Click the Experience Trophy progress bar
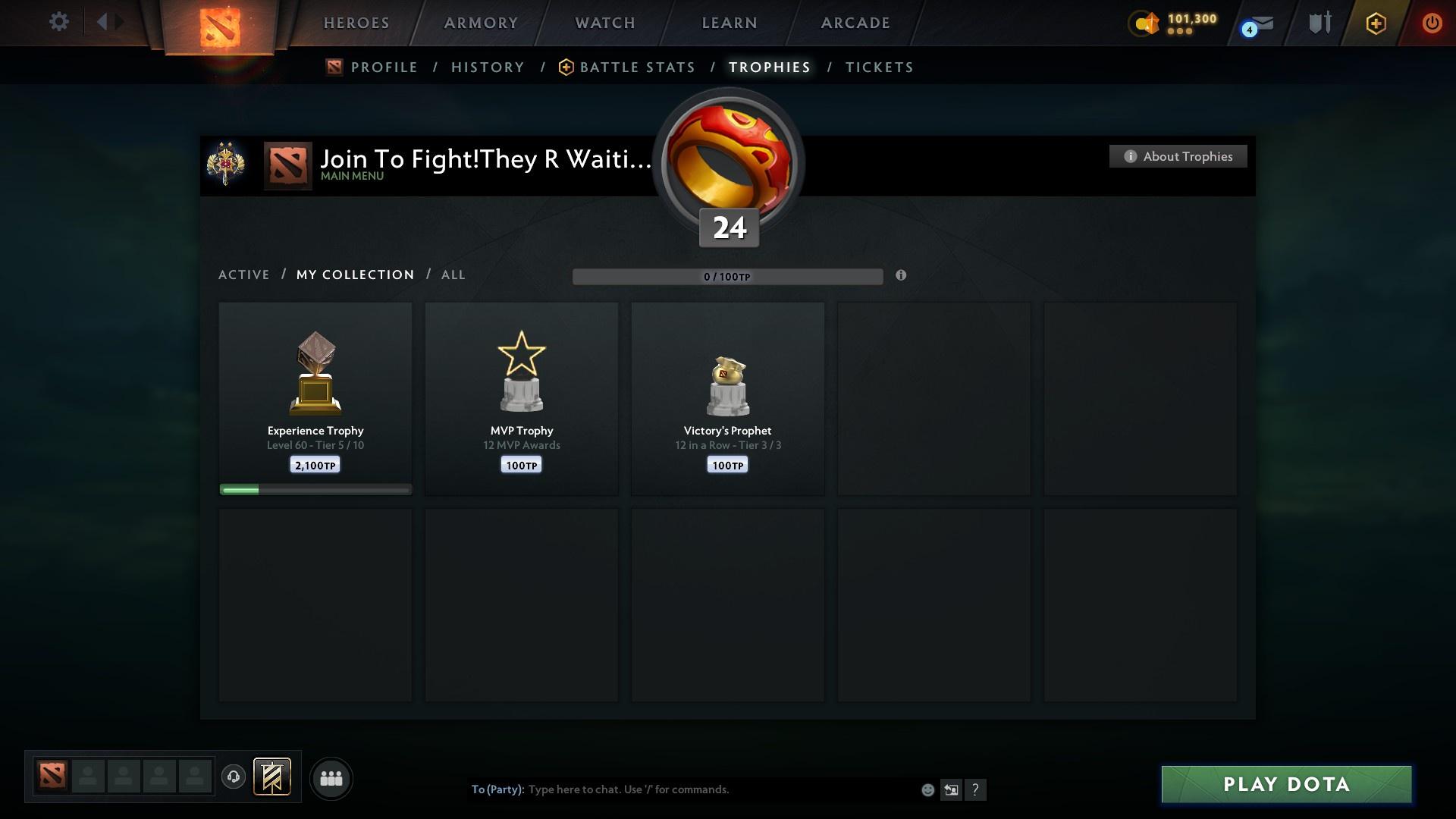Screen dimensions: 1456x819 pyautogui.click(x=315, y=489)
